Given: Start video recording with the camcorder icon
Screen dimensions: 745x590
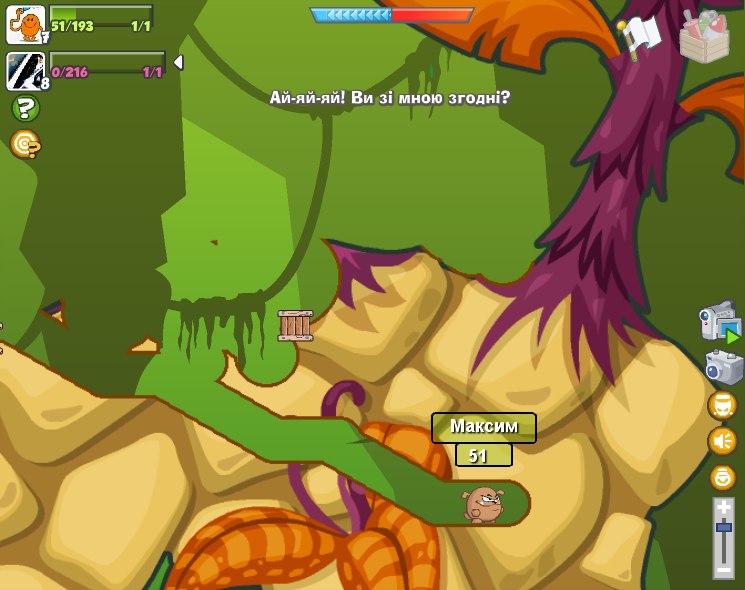Looking at the screenshot, I should [719, 323].
